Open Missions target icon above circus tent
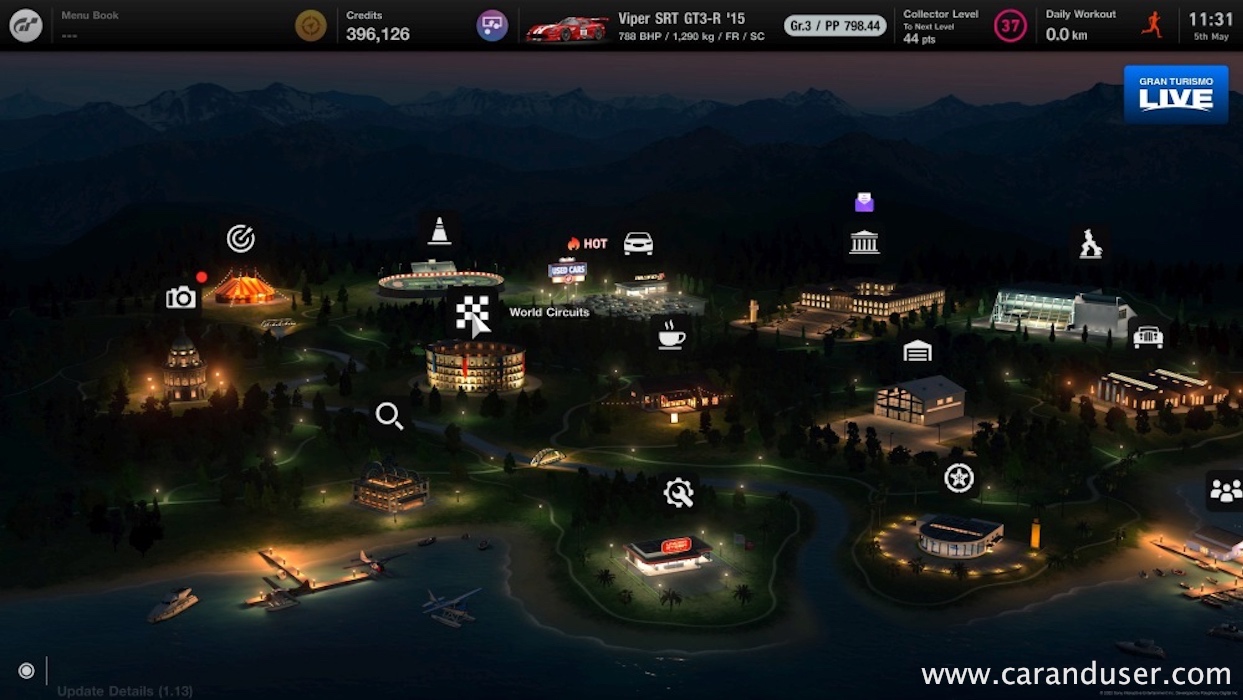 (240, 238)
